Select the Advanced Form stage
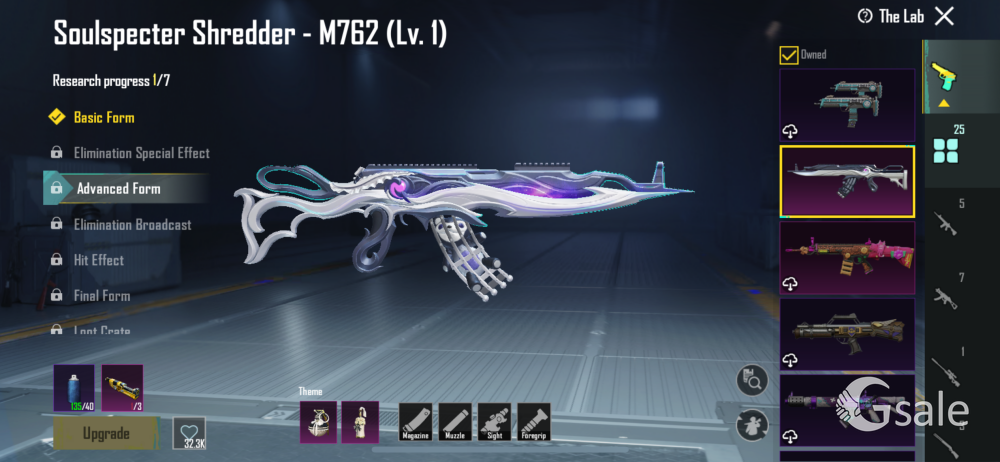This screenshot has width=1000, height=462. pyautogui.click(x=118, y=188)
